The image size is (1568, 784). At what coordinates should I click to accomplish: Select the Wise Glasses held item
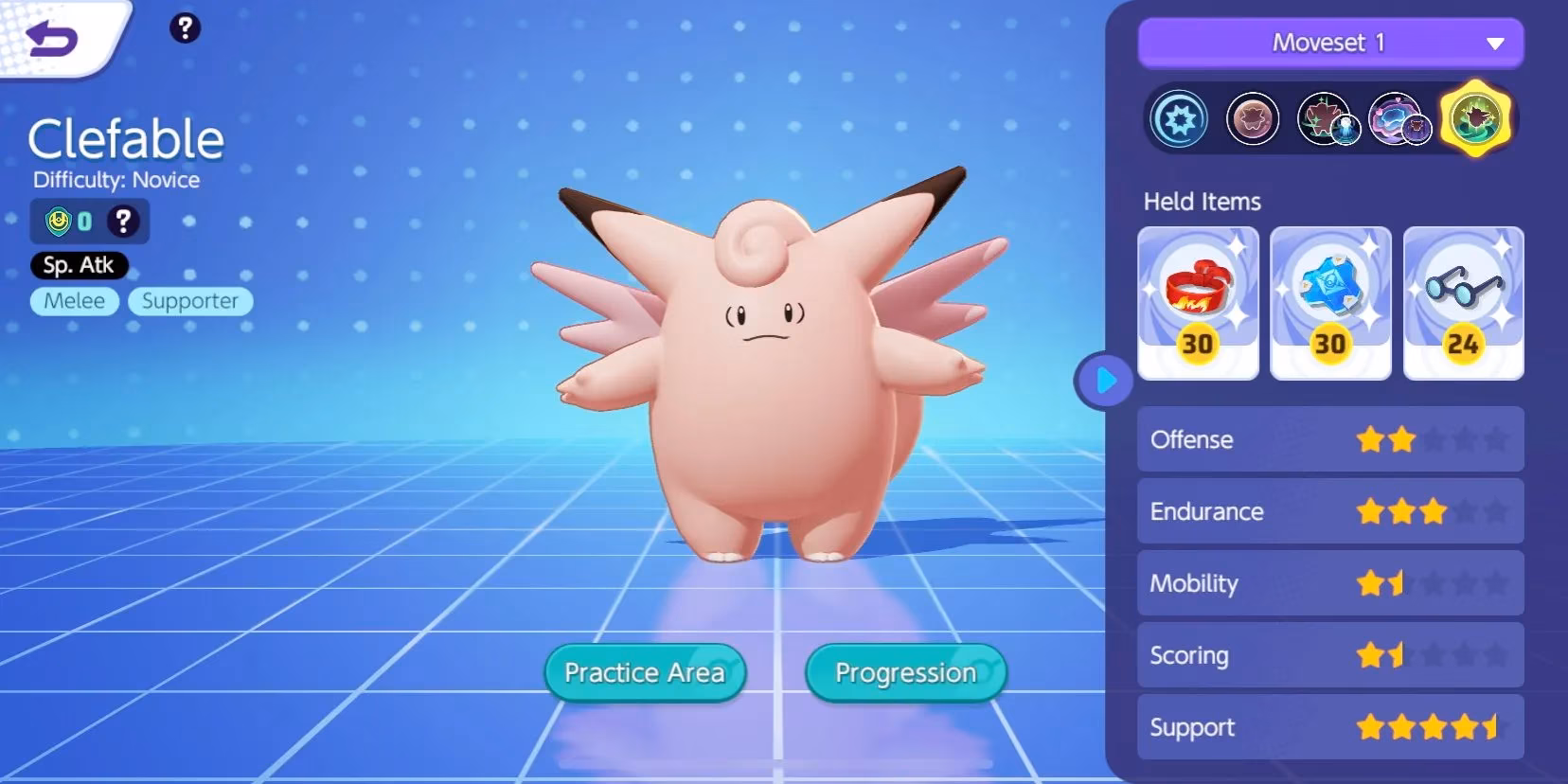click(x=1464, y=301)
